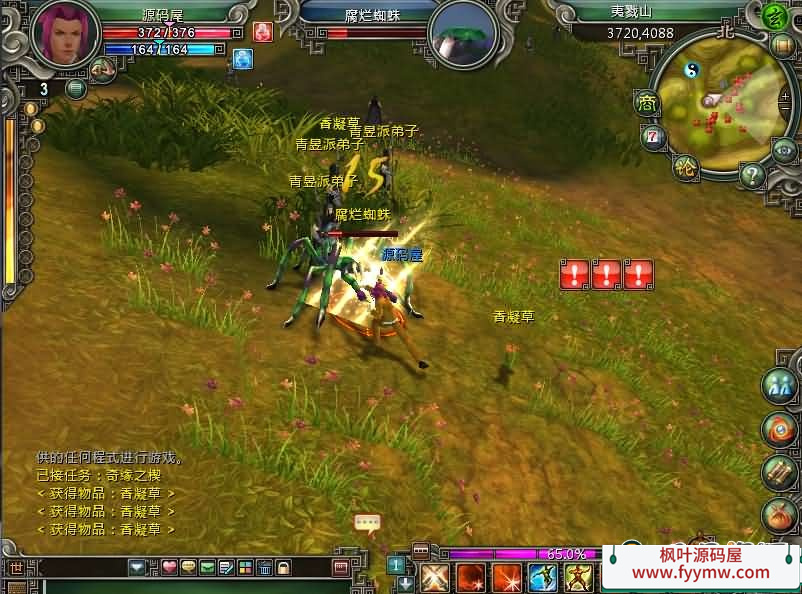Open the 论 forum button below minimap

685,166
